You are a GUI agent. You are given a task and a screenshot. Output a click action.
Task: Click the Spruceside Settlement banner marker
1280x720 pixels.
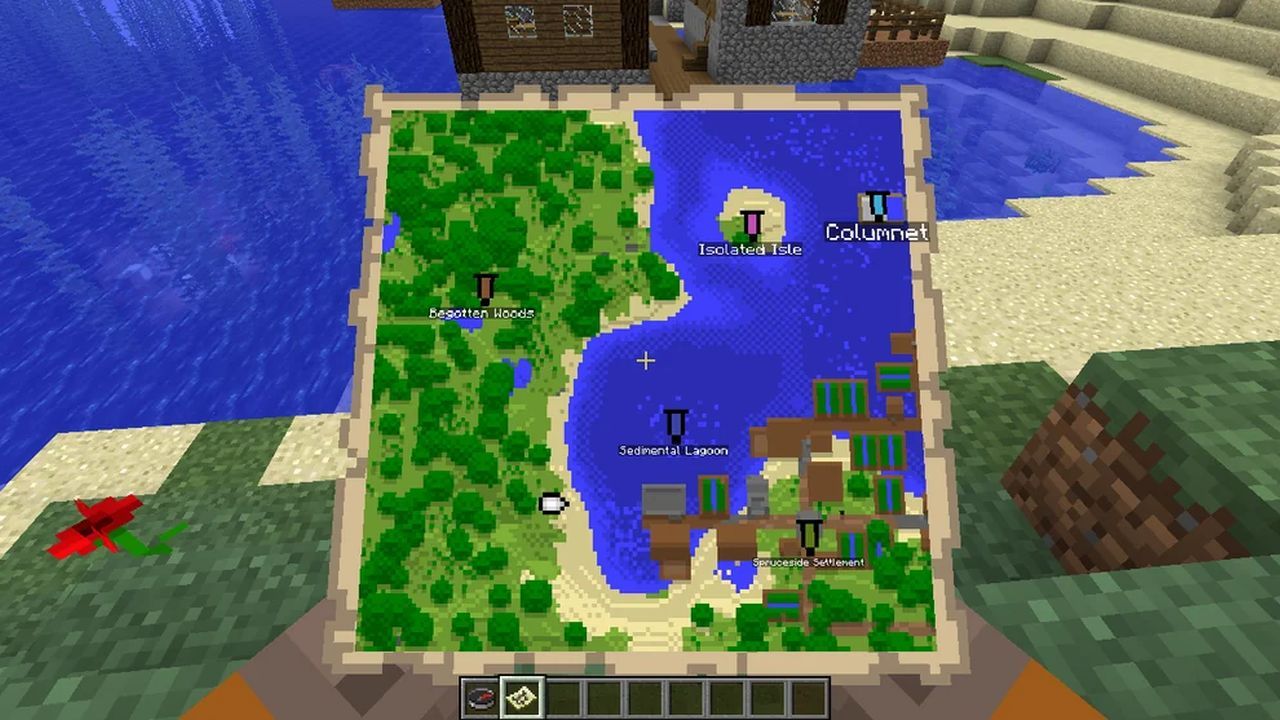(808, 535)
